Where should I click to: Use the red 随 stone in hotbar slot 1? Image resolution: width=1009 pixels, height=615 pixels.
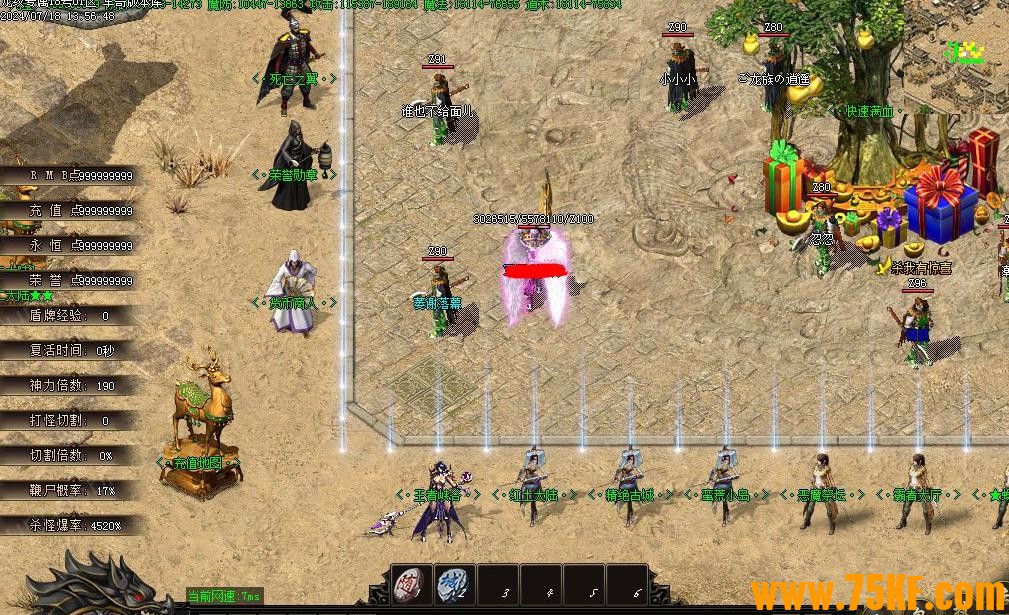pos(410,584)
